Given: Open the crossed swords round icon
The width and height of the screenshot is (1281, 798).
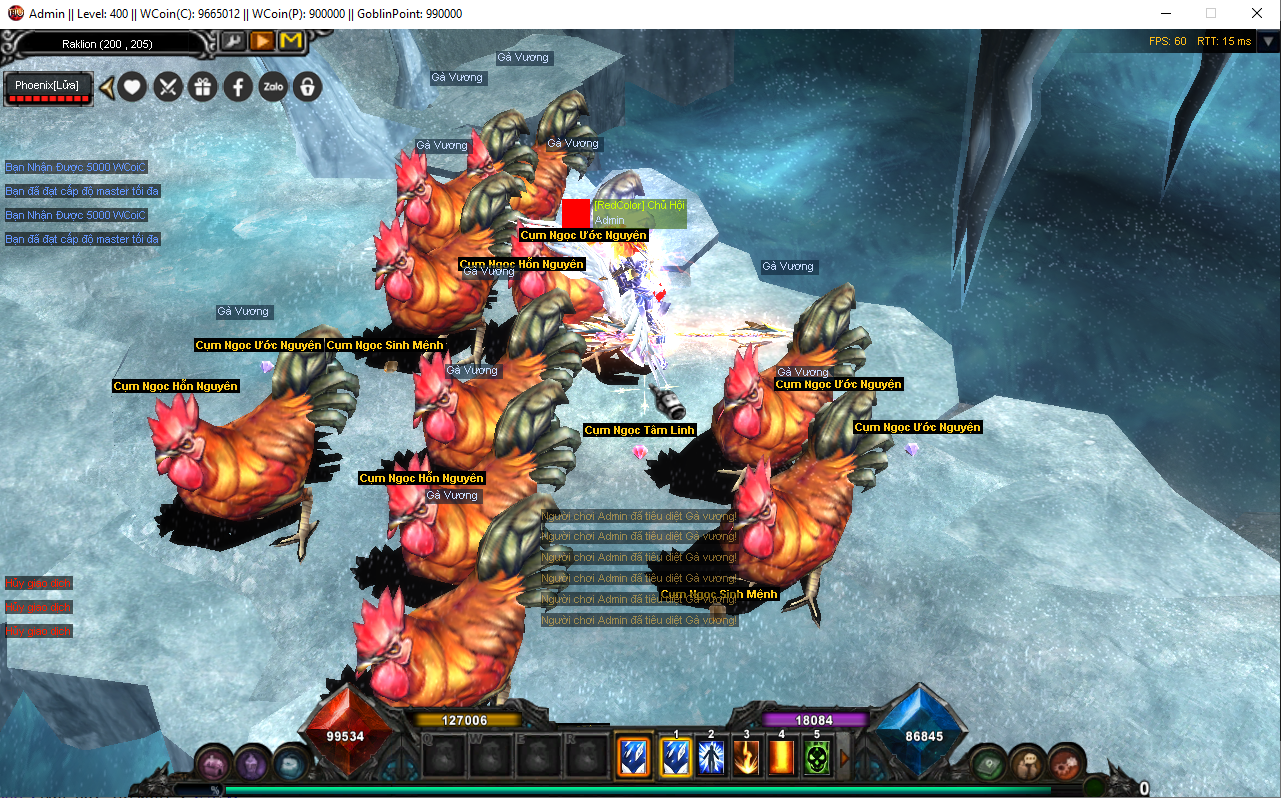Looking at the screenshot, I should pyautogui.click(x=167, y=87).
